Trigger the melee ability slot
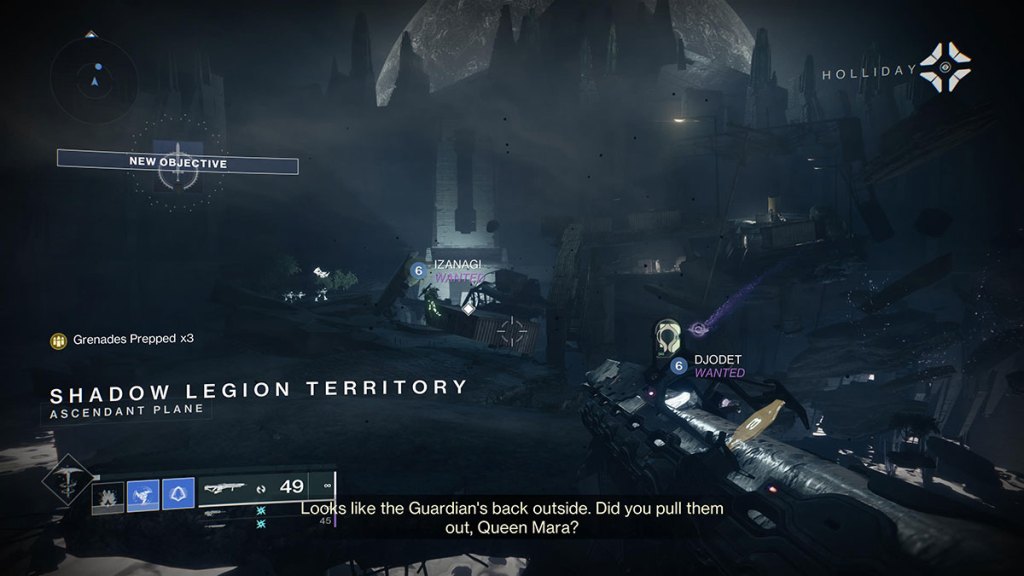Viewport: 1024px width, 576px height. point(143,495)
